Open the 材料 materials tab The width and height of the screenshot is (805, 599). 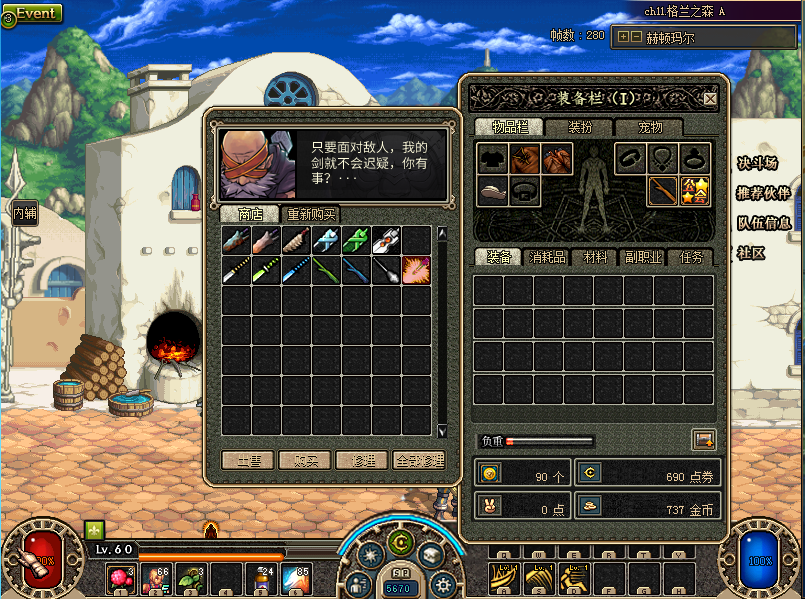(595, 258)
